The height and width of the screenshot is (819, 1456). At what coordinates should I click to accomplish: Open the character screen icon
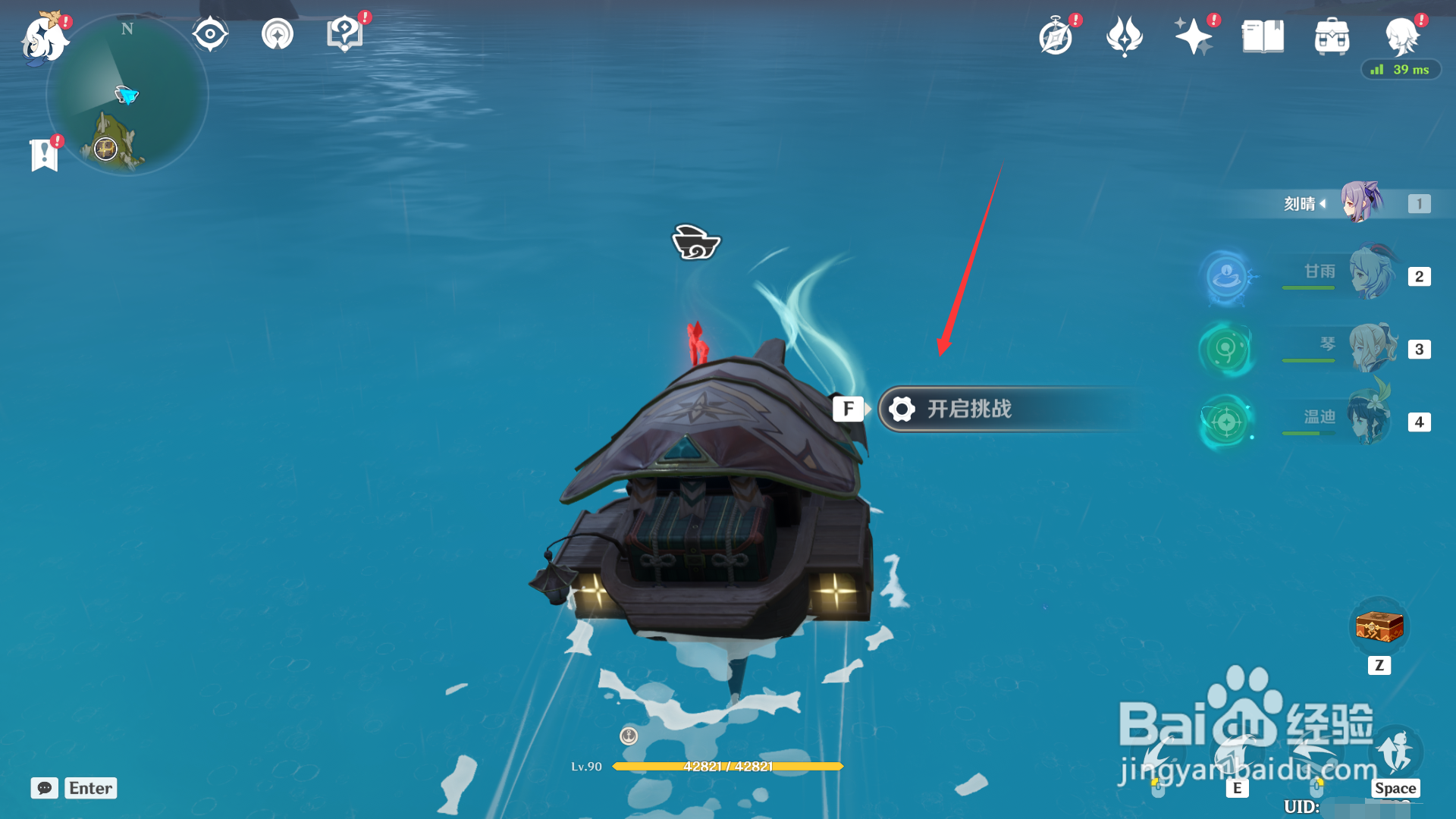click(x=1401, y=36)
